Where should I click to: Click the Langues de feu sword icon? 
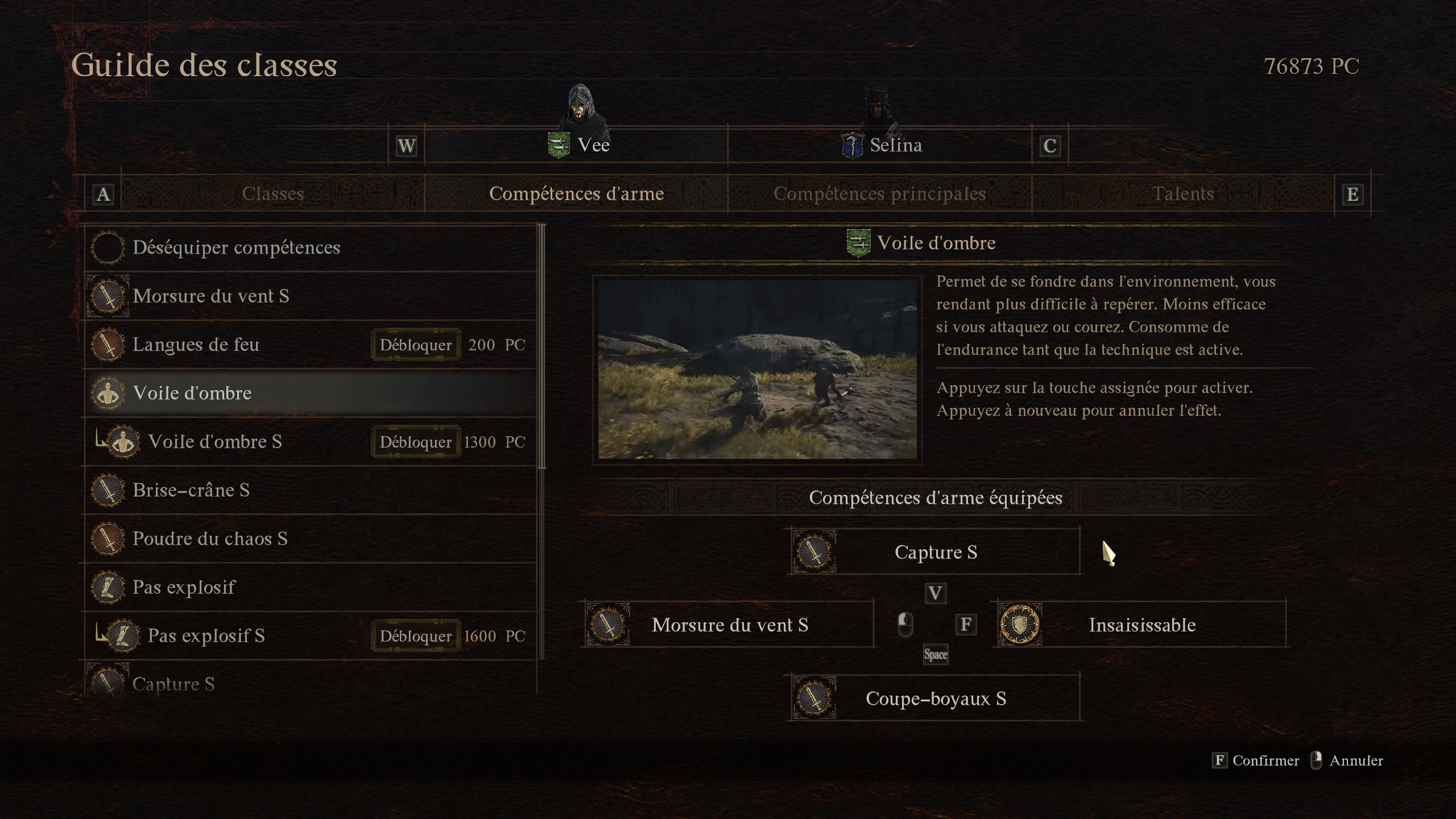pyautogui.click(x=108, y=345)
